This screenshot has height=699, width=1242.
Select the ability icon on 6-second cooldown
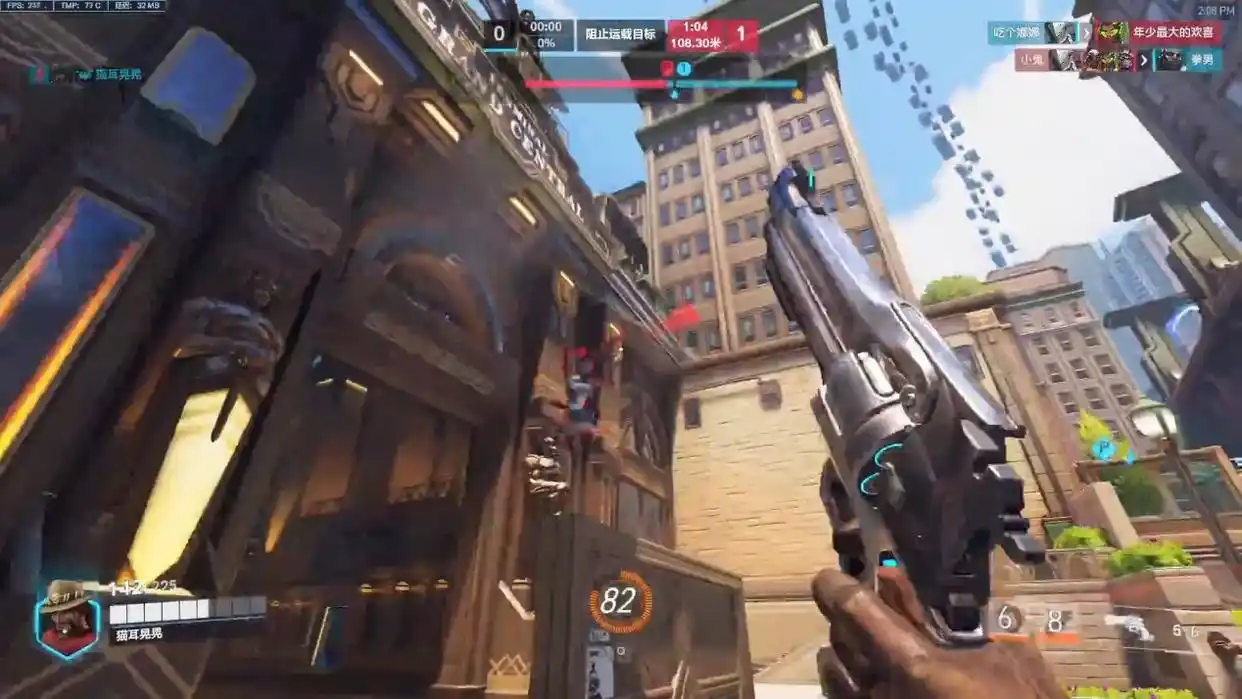(x=1007, y=620)
